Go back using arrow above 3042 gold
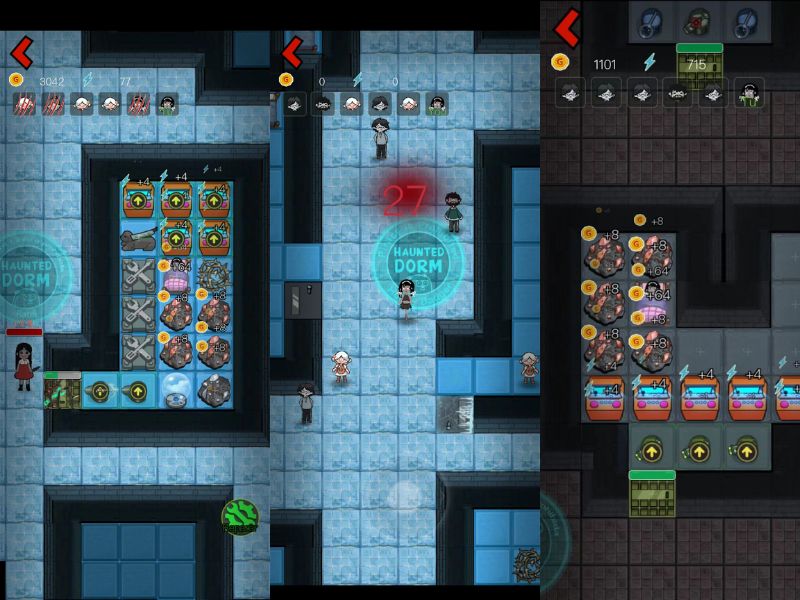The image size is (800, 600). click(x=22, y=50)
